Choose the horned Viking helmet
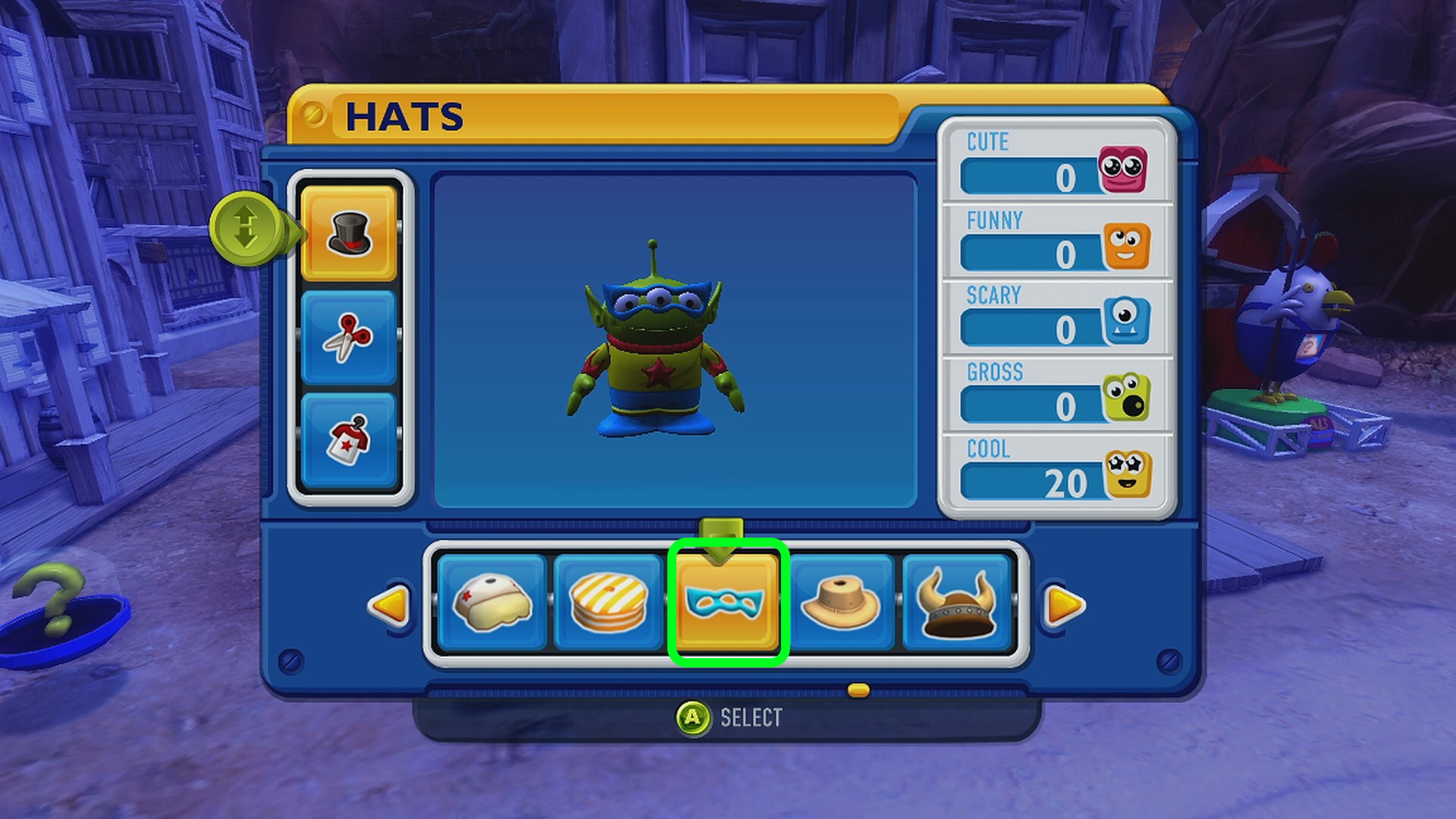Viewport: 1456px width, 819px height. click(956, 602)
